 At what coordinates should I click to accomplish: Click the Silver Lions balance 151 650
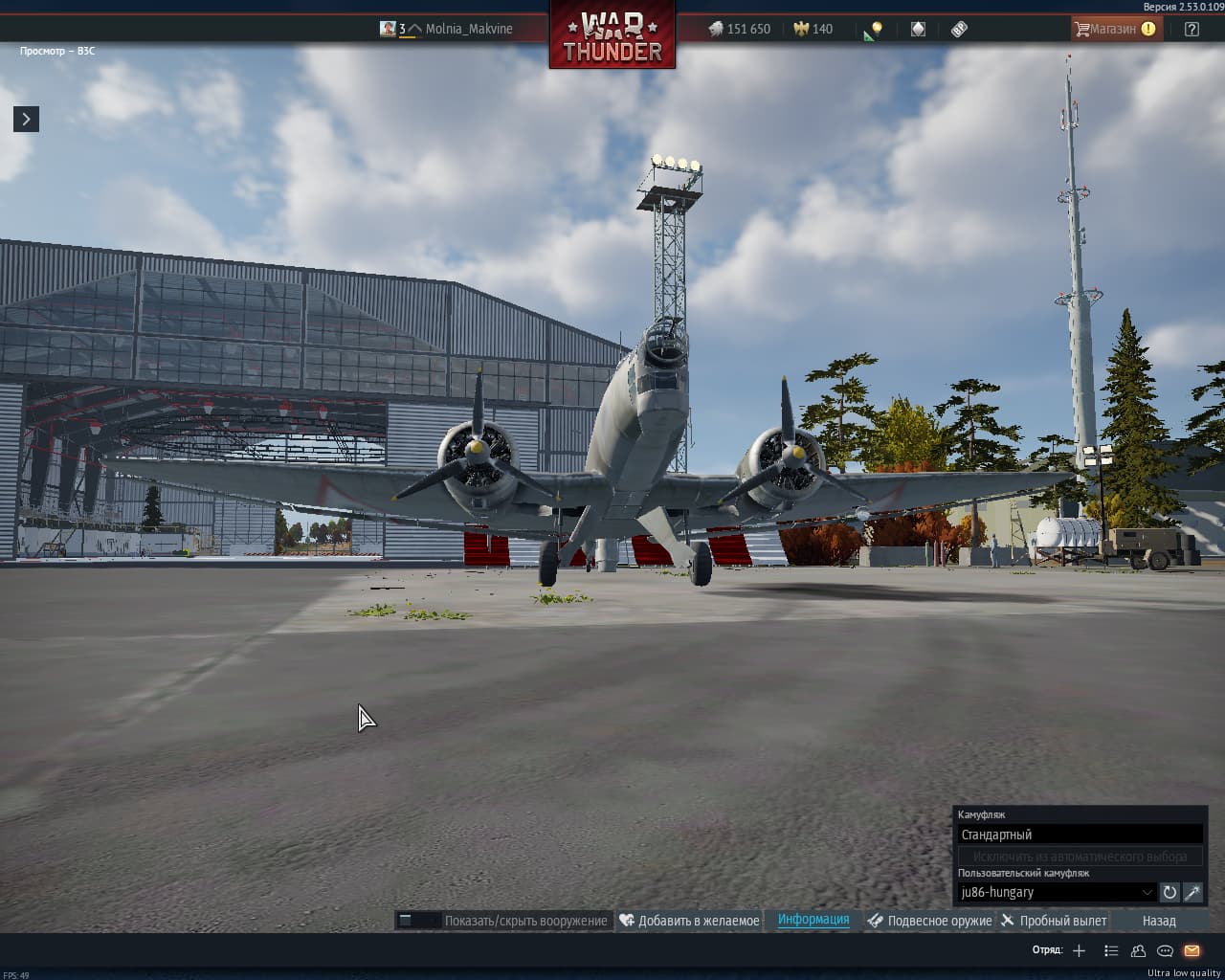pyautogui.click(x=739, y=29)
